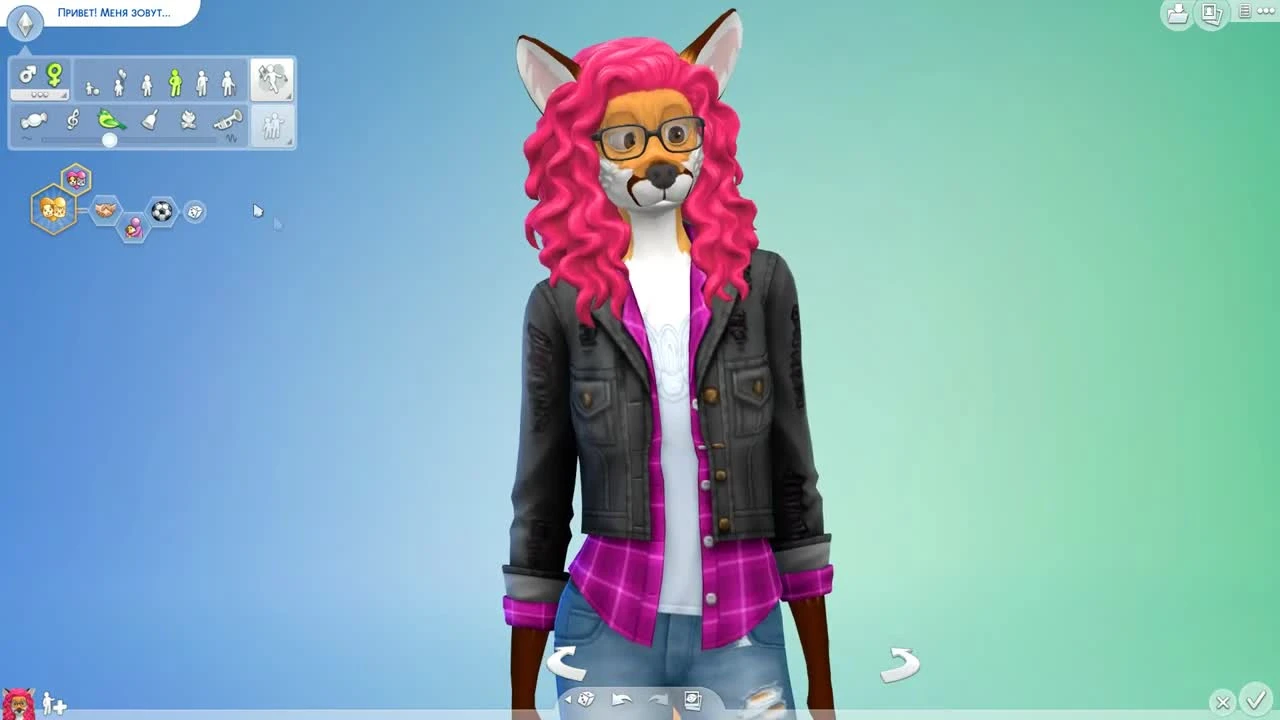Viewport: 1280px width, 720px height.
Task: Select the elder age stage icon
Action: (x=227, y=82)
